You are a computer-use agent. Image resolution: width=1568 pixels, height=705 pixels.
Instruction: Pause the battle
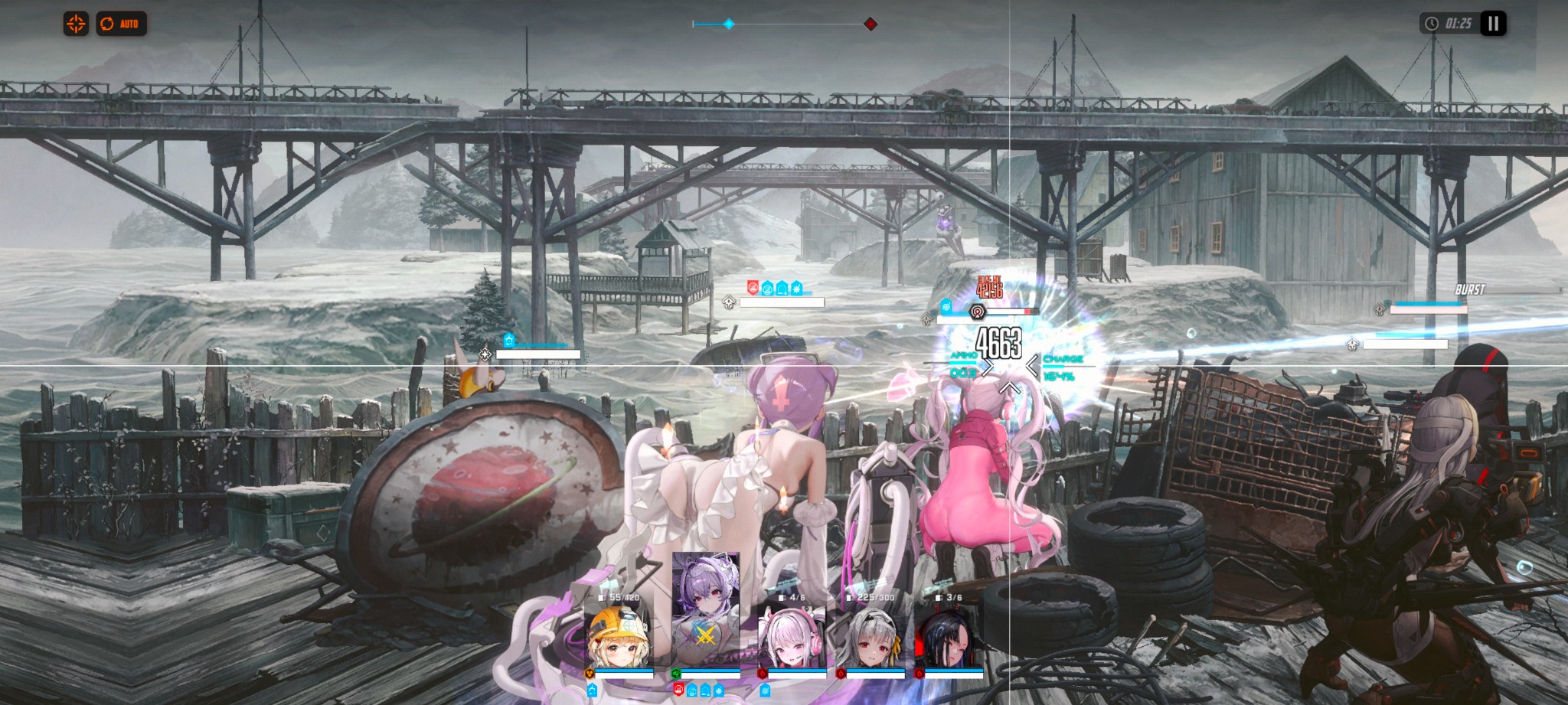[x=1492, y=24]
